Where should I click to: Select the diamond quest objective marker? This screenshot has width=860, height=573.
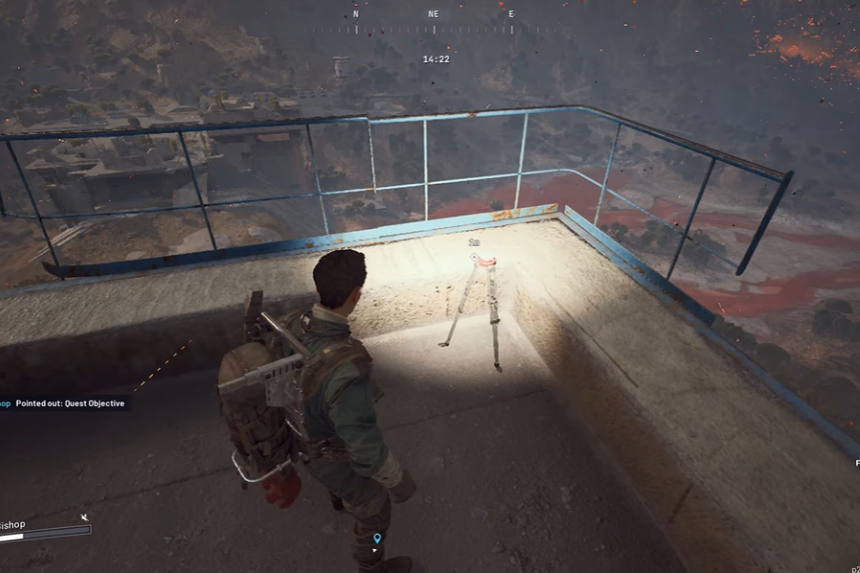[473, 255]
